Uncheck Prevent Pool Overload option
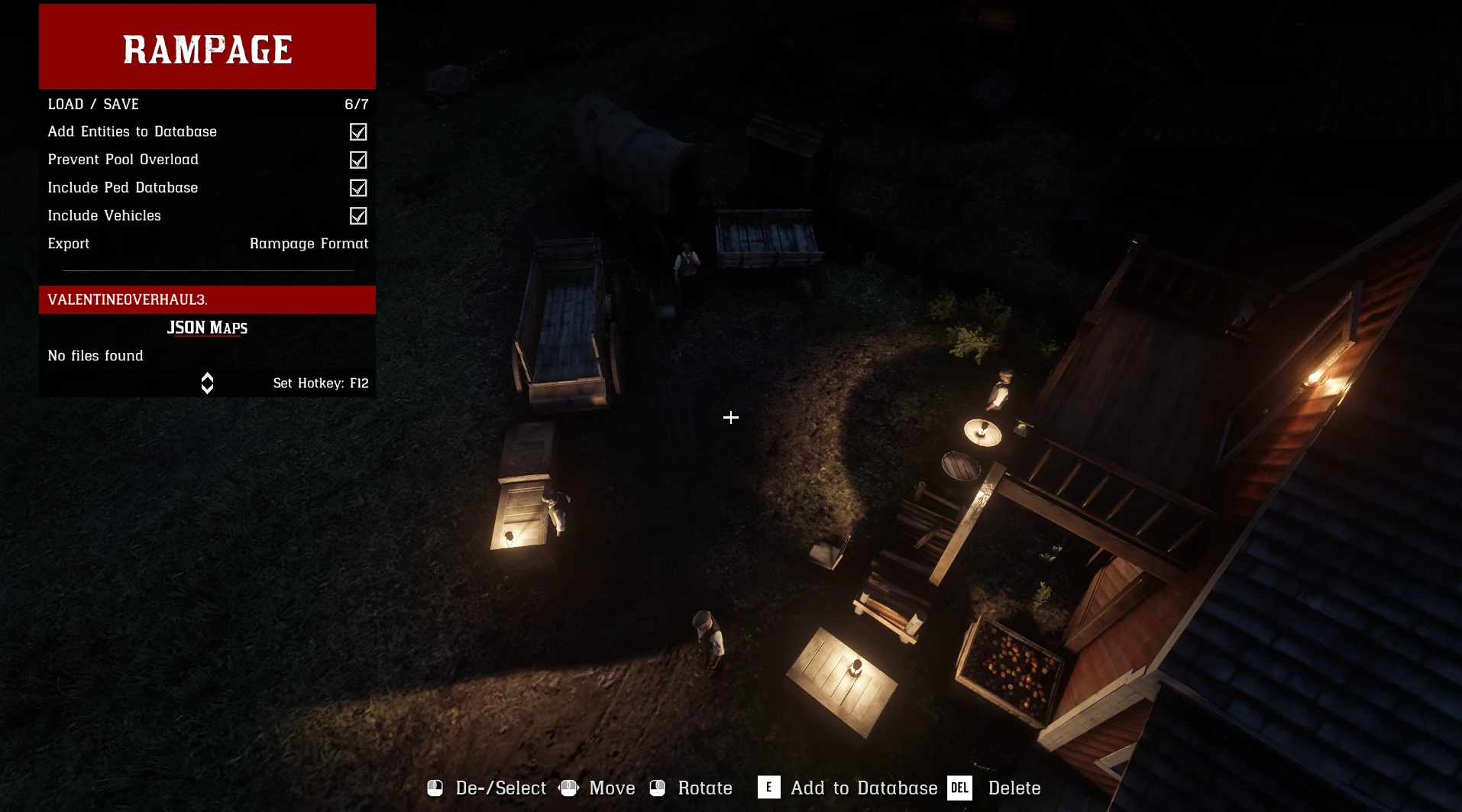The height and width of the screenshot is (812, 1462). [358, 160]
